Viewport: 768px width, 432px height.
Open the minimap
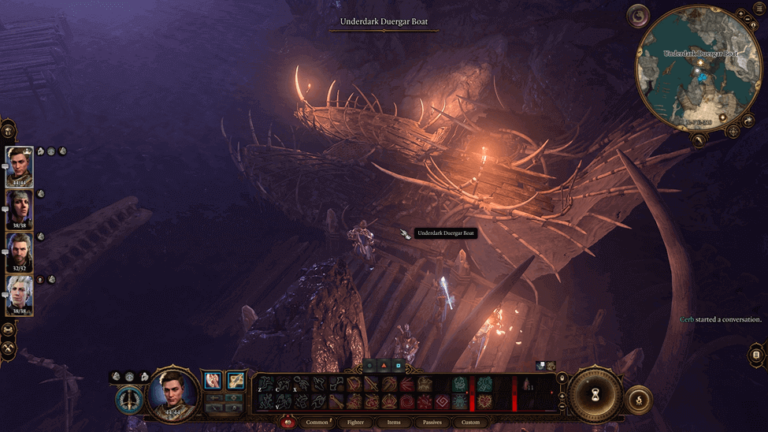coord(699,68)
